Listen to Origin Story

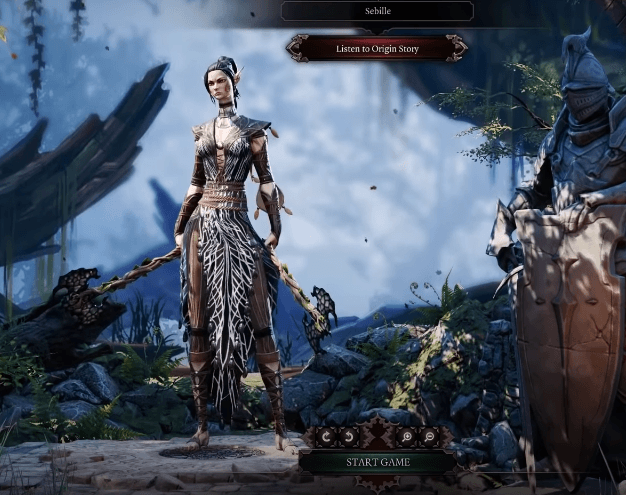pos(377,48)
